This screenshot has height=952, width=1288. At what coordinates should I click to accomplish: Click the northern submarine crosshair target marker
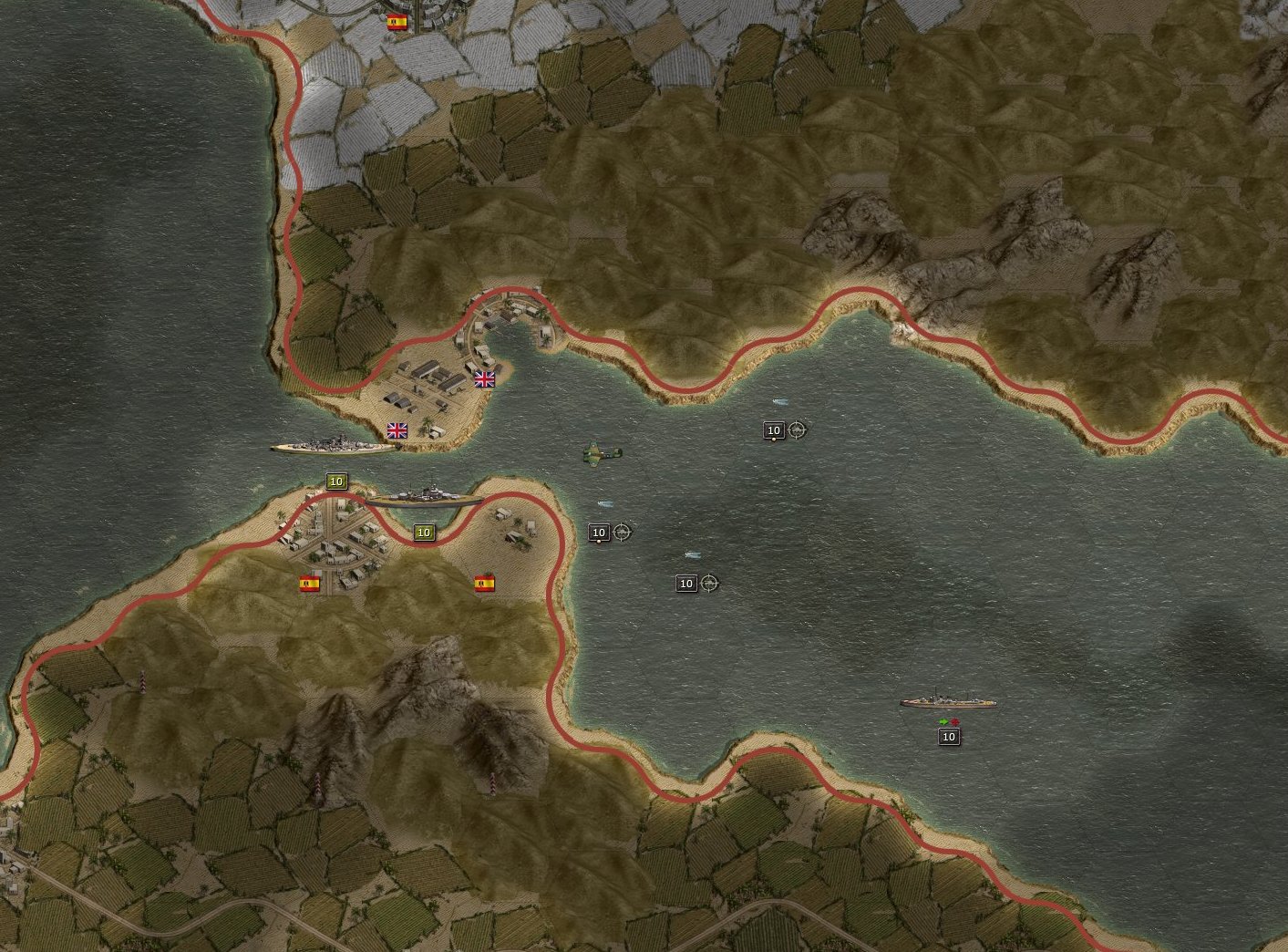(799, 429)
